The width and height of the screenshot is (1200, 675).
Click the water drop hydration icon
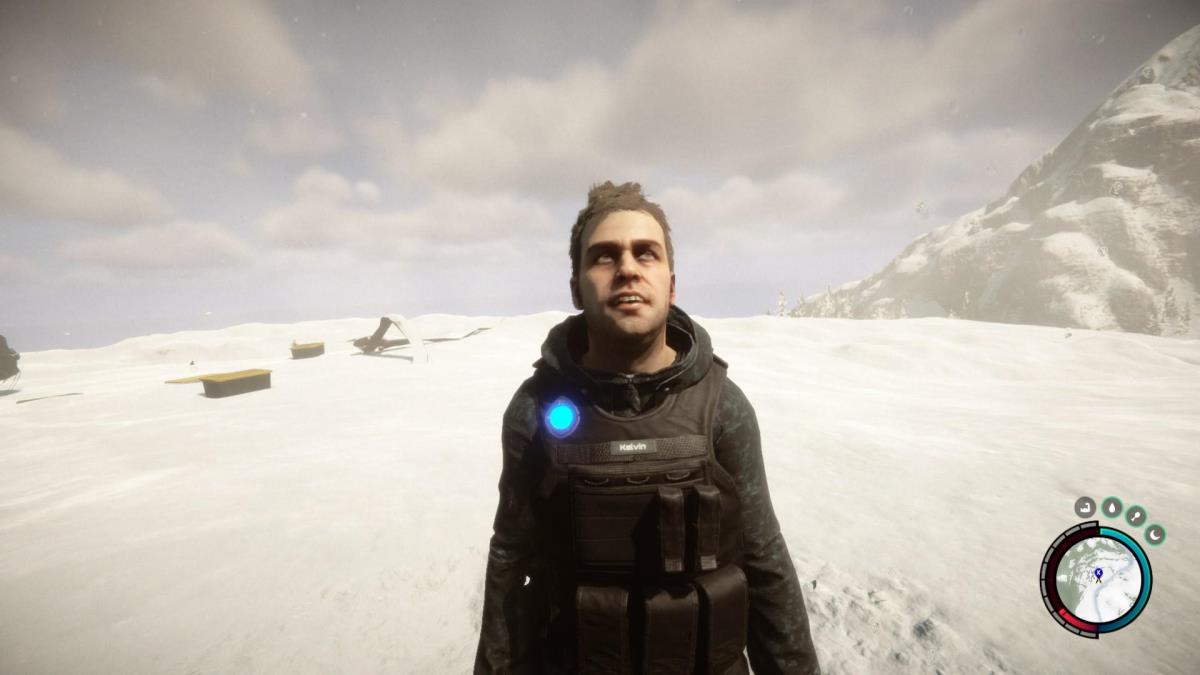[x=1111, y=507]
